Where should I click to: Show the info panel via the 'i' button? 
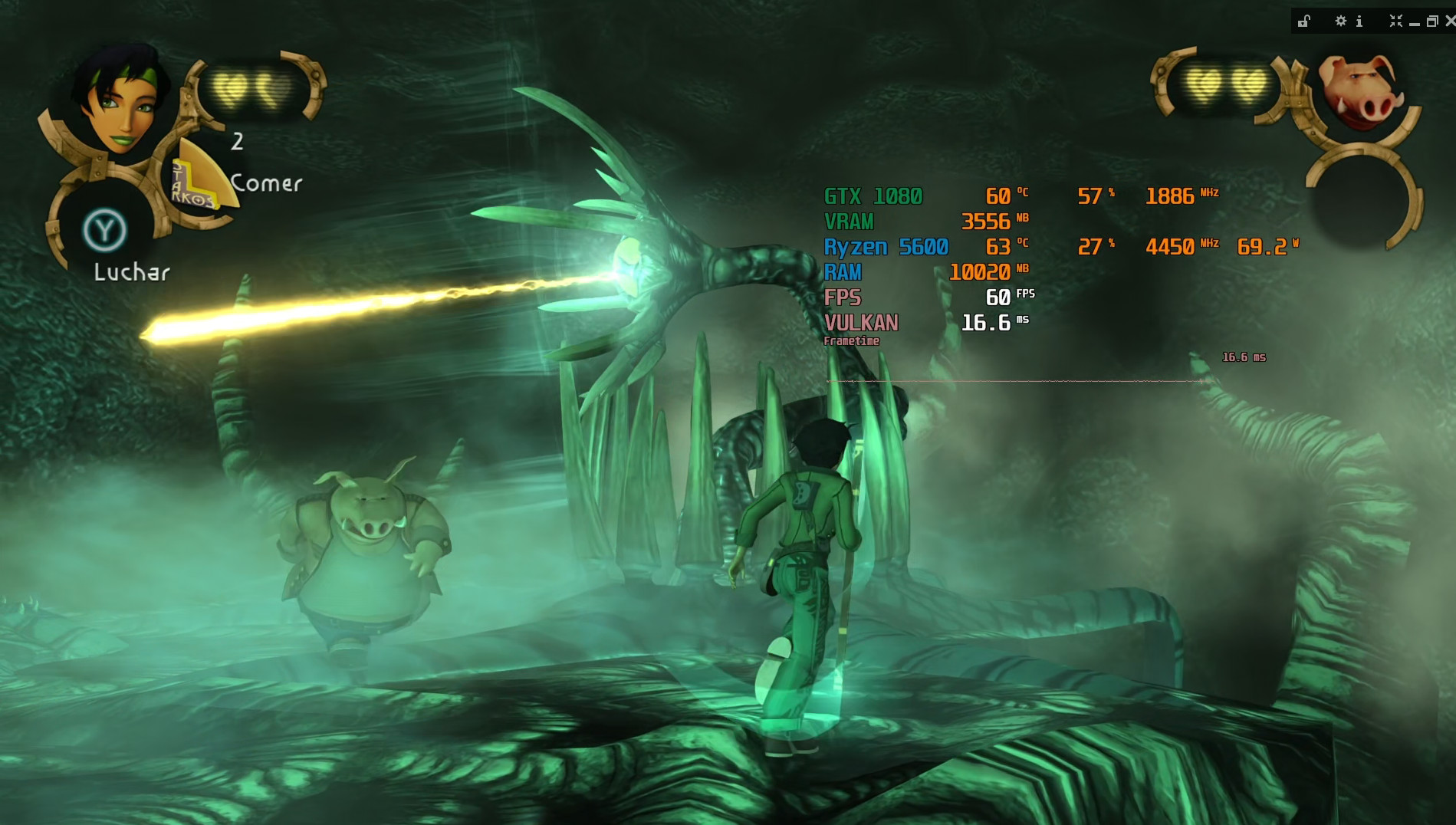1359,21
